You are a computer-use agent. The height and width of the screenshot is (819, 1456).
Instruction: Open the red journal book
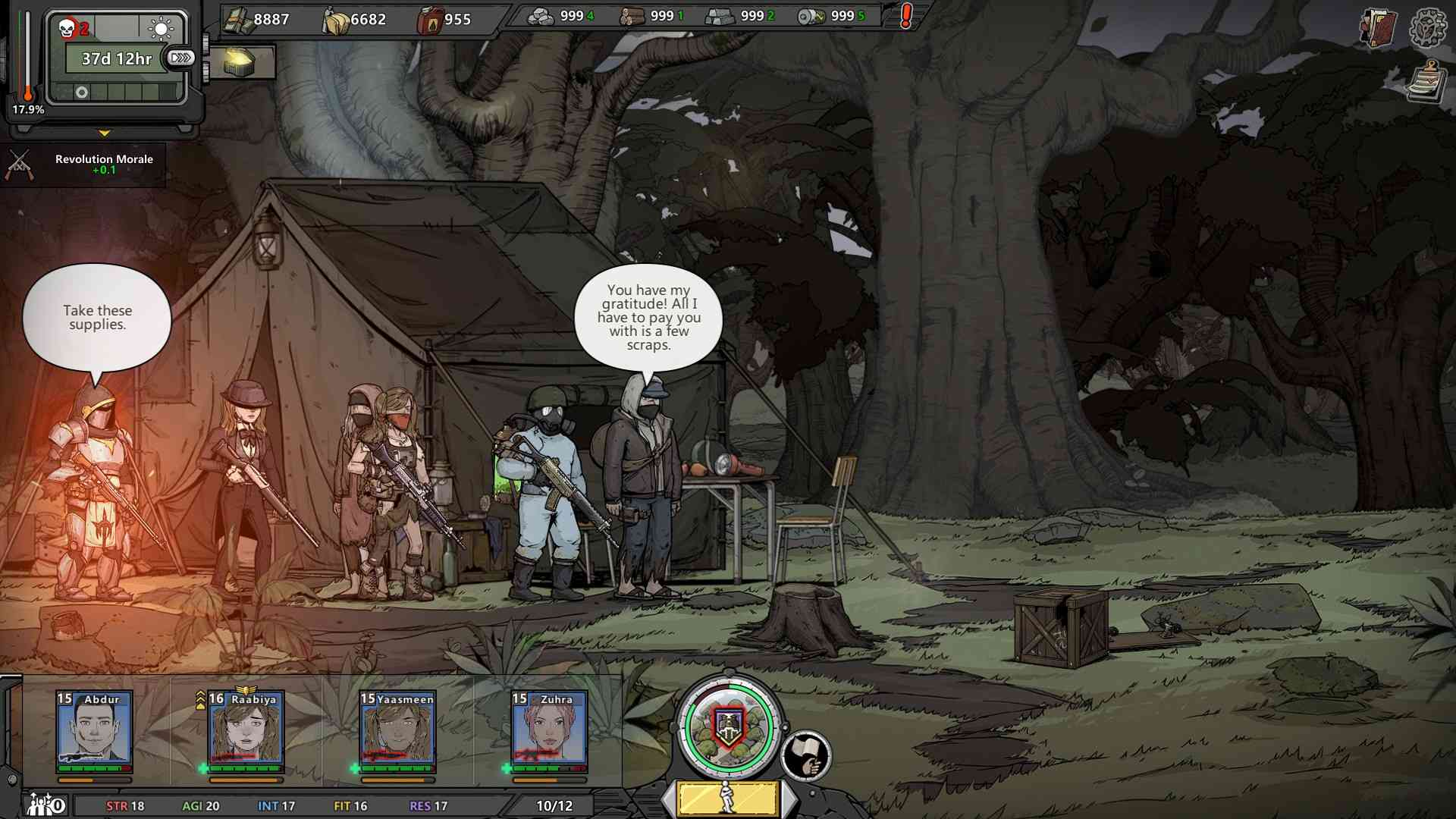coord(1378,29)
